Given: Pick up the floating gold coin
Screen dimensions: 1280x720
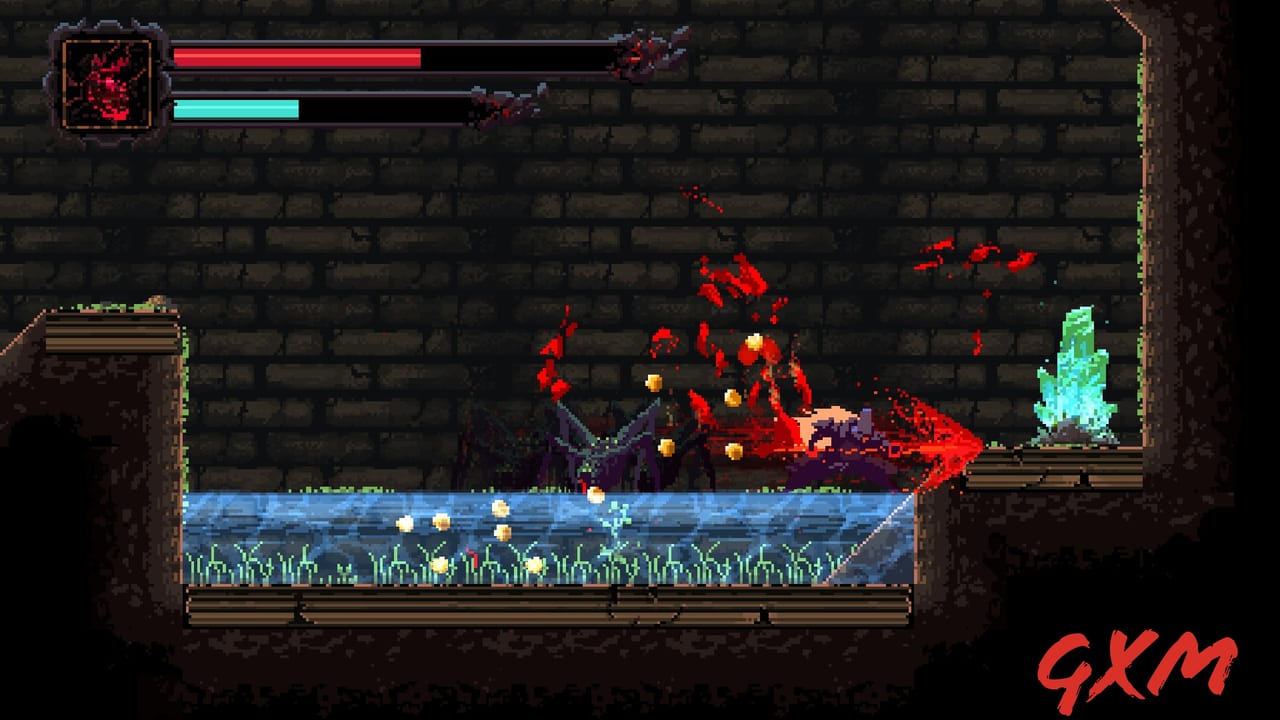Looking at the screenshot, I should tap(655, 385).
